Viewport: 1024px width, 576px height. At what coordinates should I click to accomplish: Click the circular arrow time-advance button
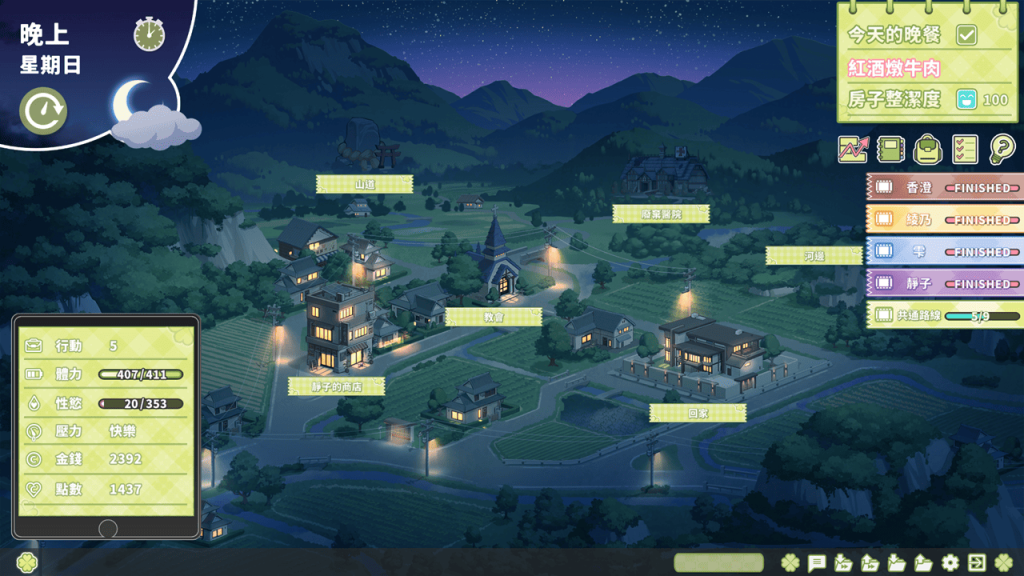tap(43, 111)
